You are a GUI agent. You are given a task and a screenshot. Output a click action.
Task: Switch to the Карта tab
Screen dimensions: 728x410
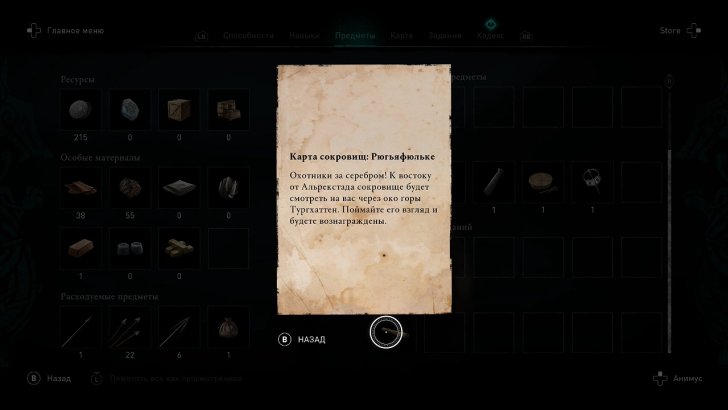[401, 36]
